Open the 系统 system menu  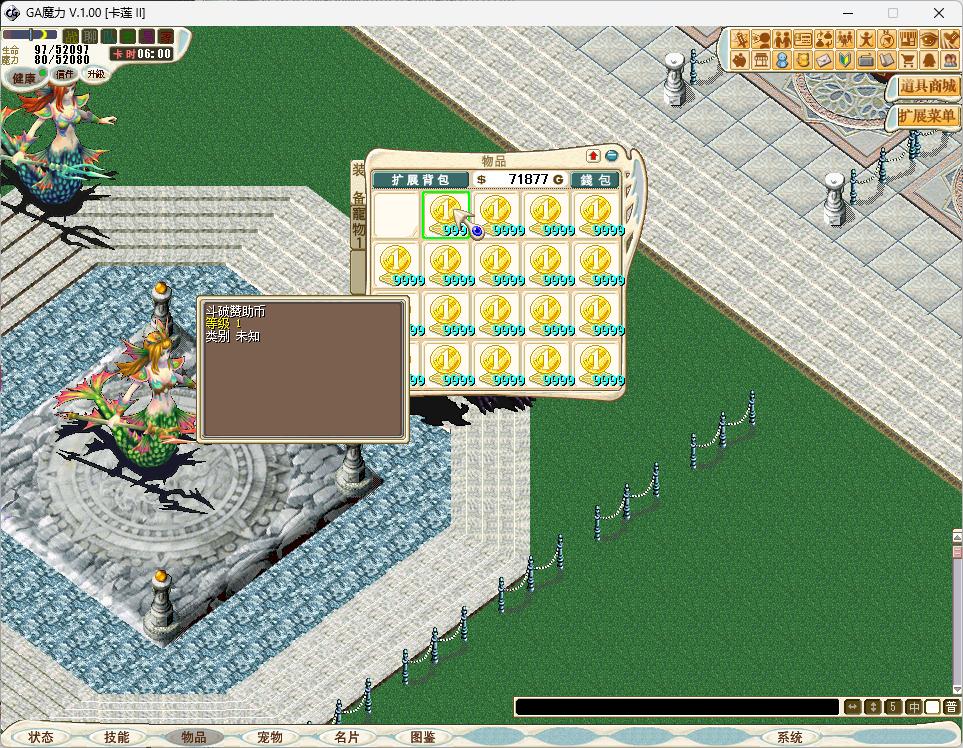[790, 737]
